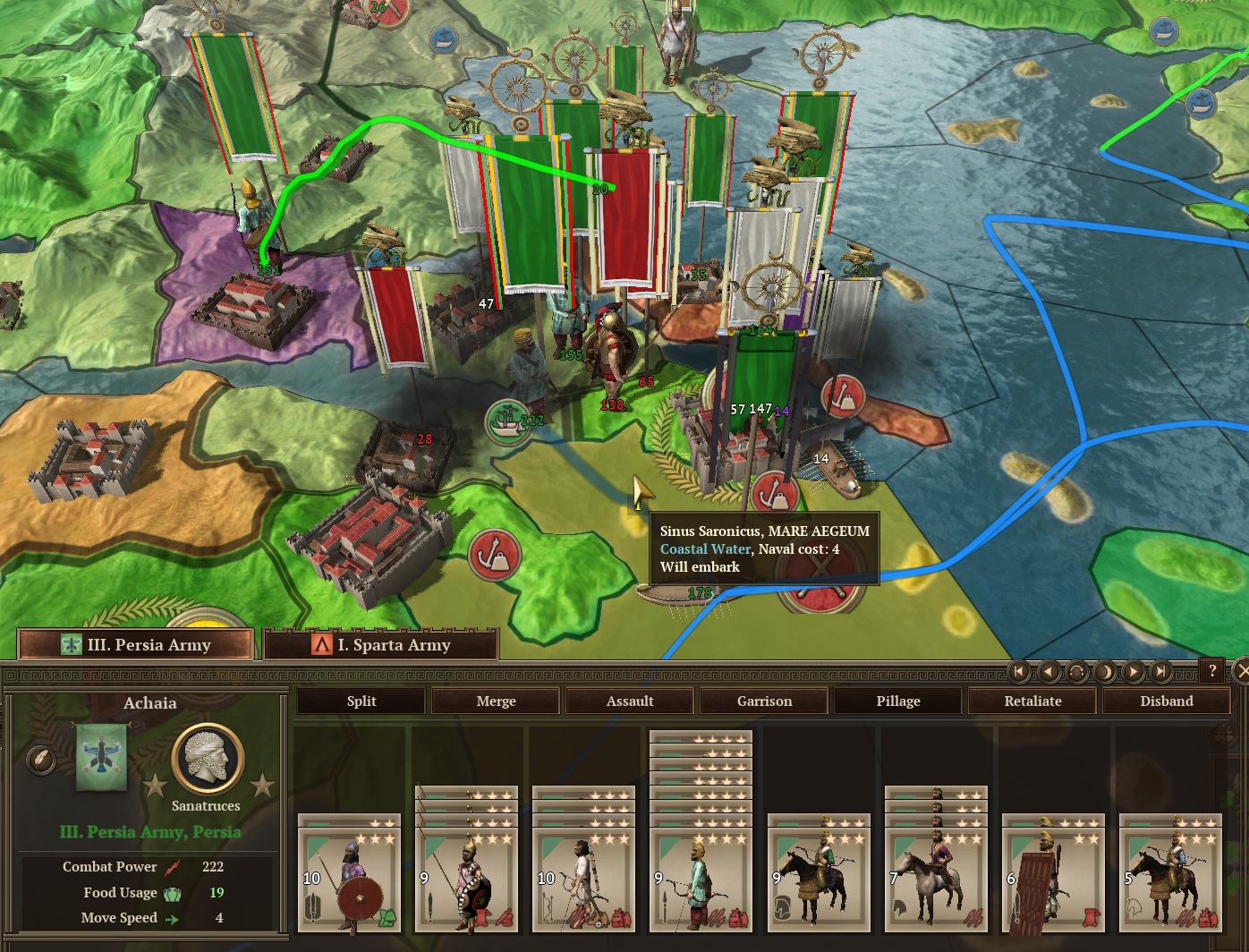
Task: Order an Assault with this army
Action: pos(630,701)
